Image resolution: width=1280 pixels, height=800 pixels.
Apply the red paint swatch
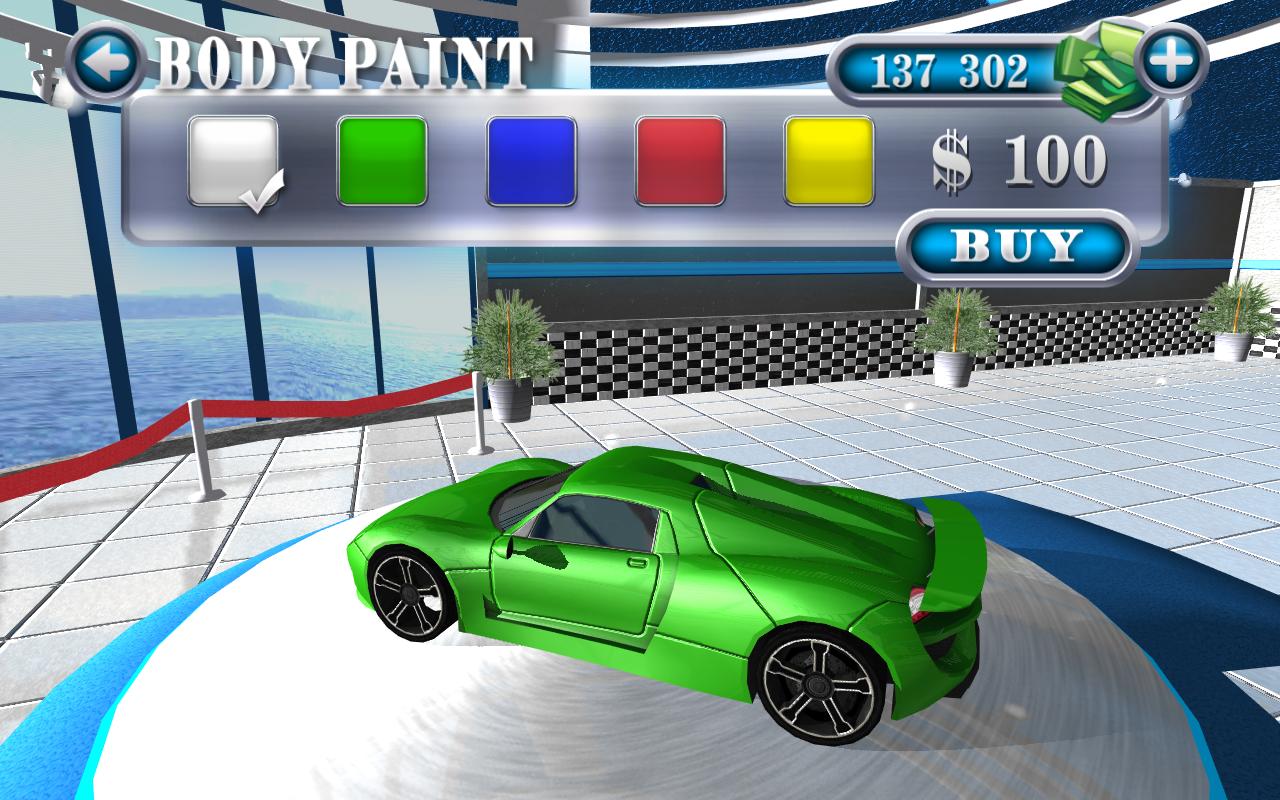pyautogui.click(x=680, y=161)
